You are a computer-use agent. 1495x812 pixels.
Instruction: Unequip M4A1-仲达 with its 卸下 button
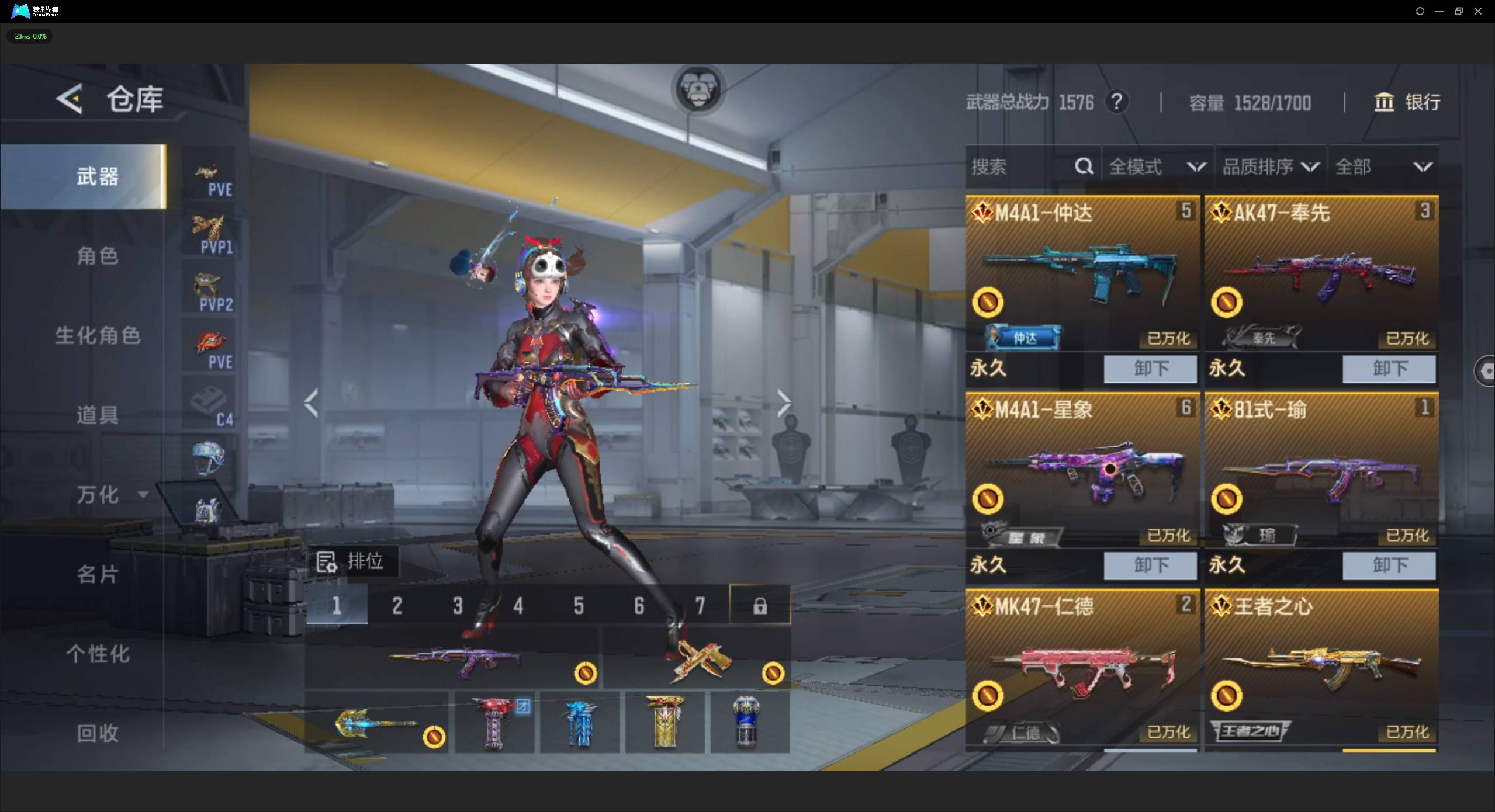tap(1150, 369)
